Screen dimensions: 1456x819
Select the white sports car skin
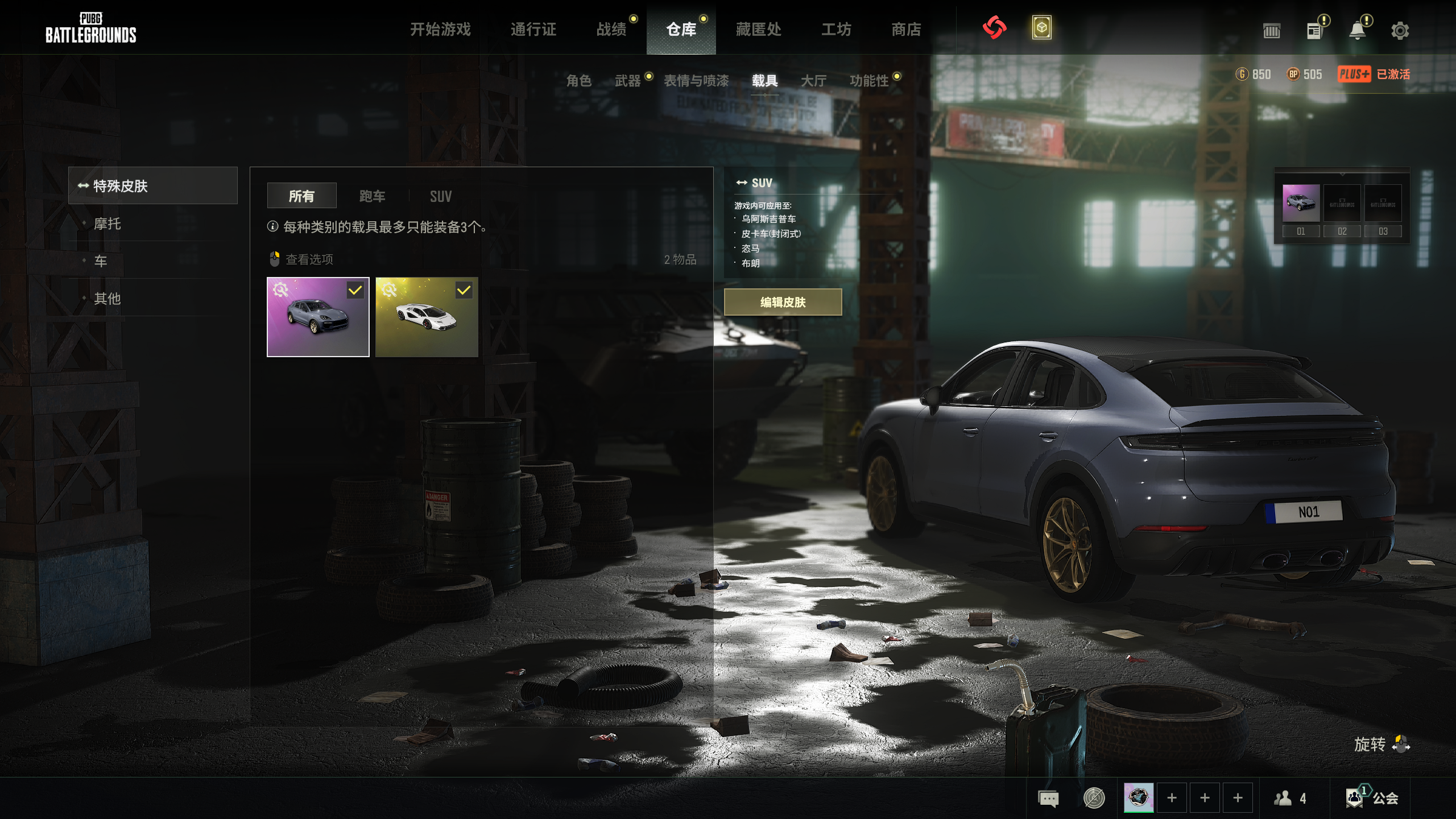(x=427, y=317)
